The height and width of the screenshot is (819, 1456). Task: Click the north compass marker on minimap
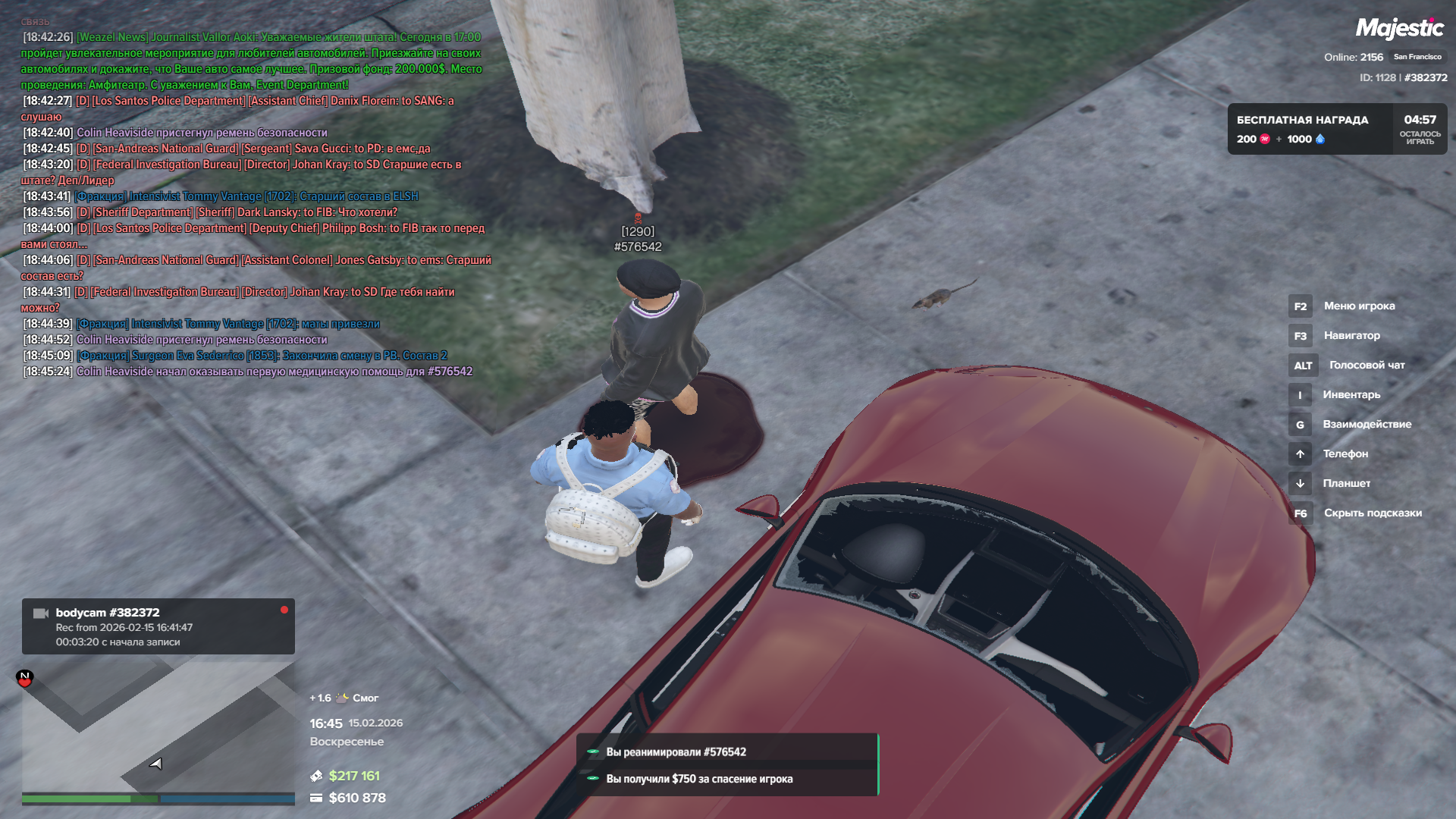[x=25, y=677]
